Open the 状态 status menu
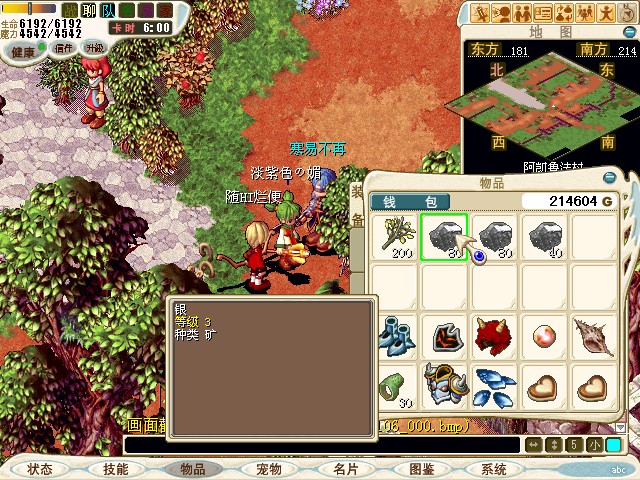The width and height of the screenshot is (640, 480). coord(40,468)
